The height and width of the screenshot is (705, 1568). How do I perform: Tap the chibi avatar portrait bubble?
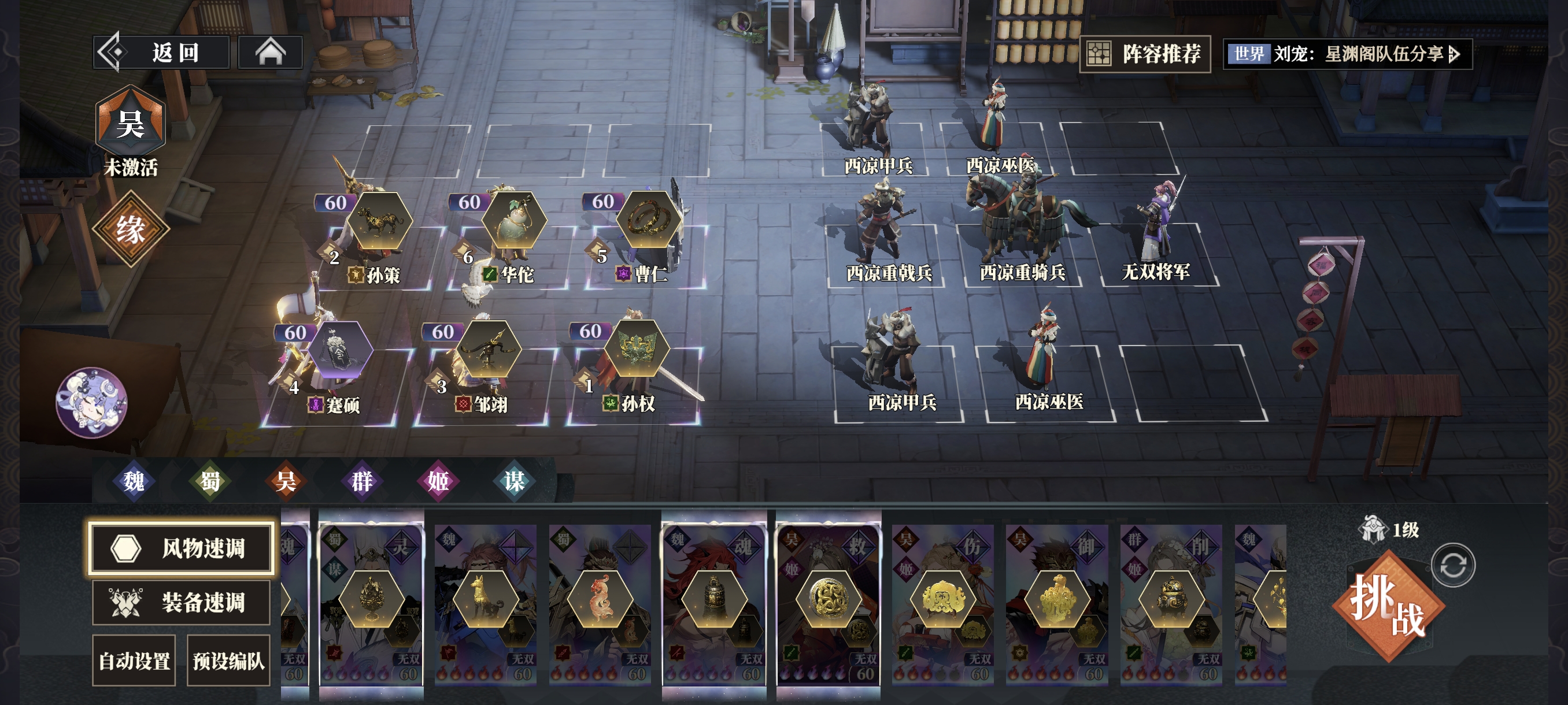point(92,402)
